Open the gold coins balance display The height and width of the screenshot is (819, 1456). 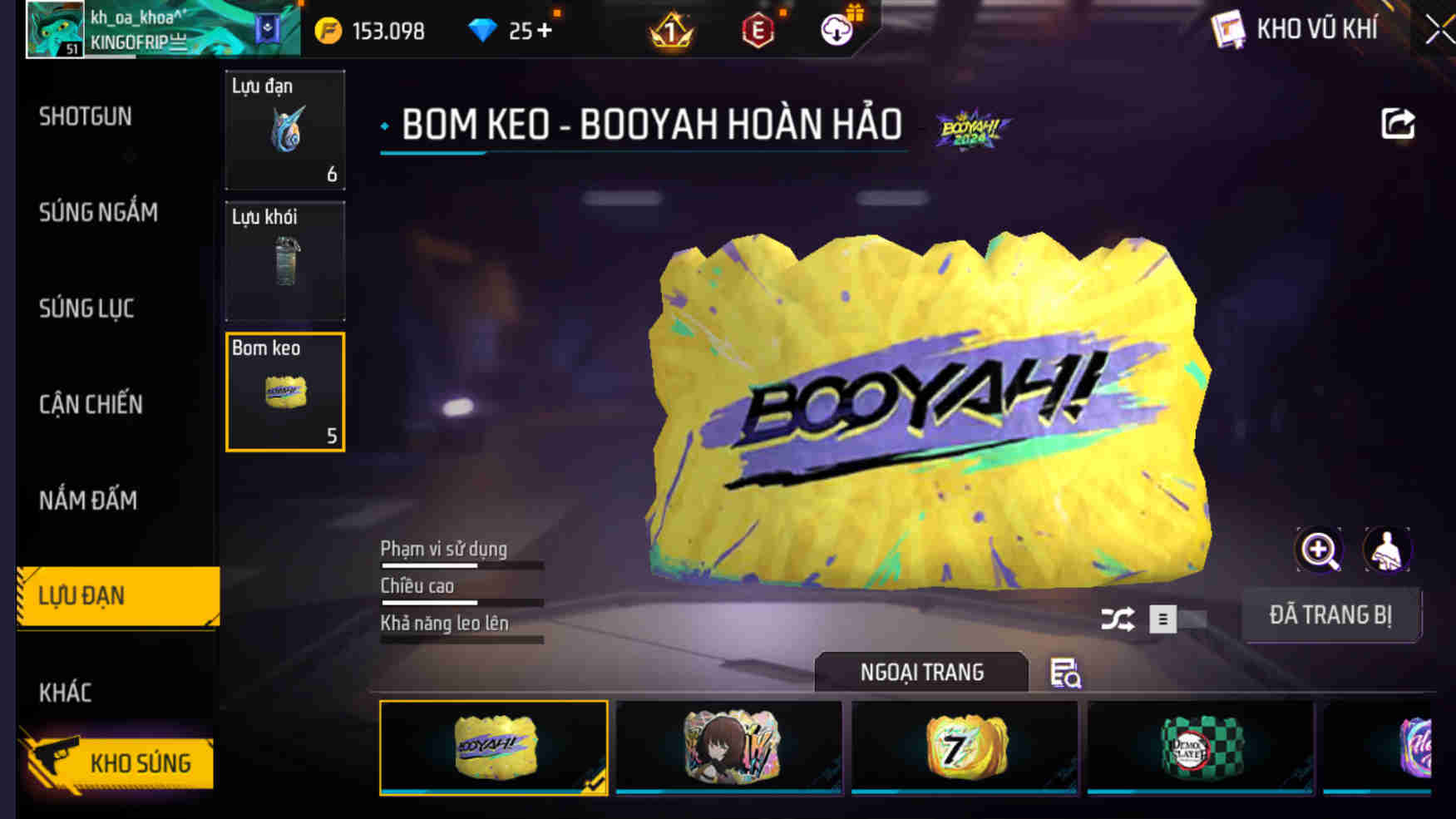[x=374, y=30]
